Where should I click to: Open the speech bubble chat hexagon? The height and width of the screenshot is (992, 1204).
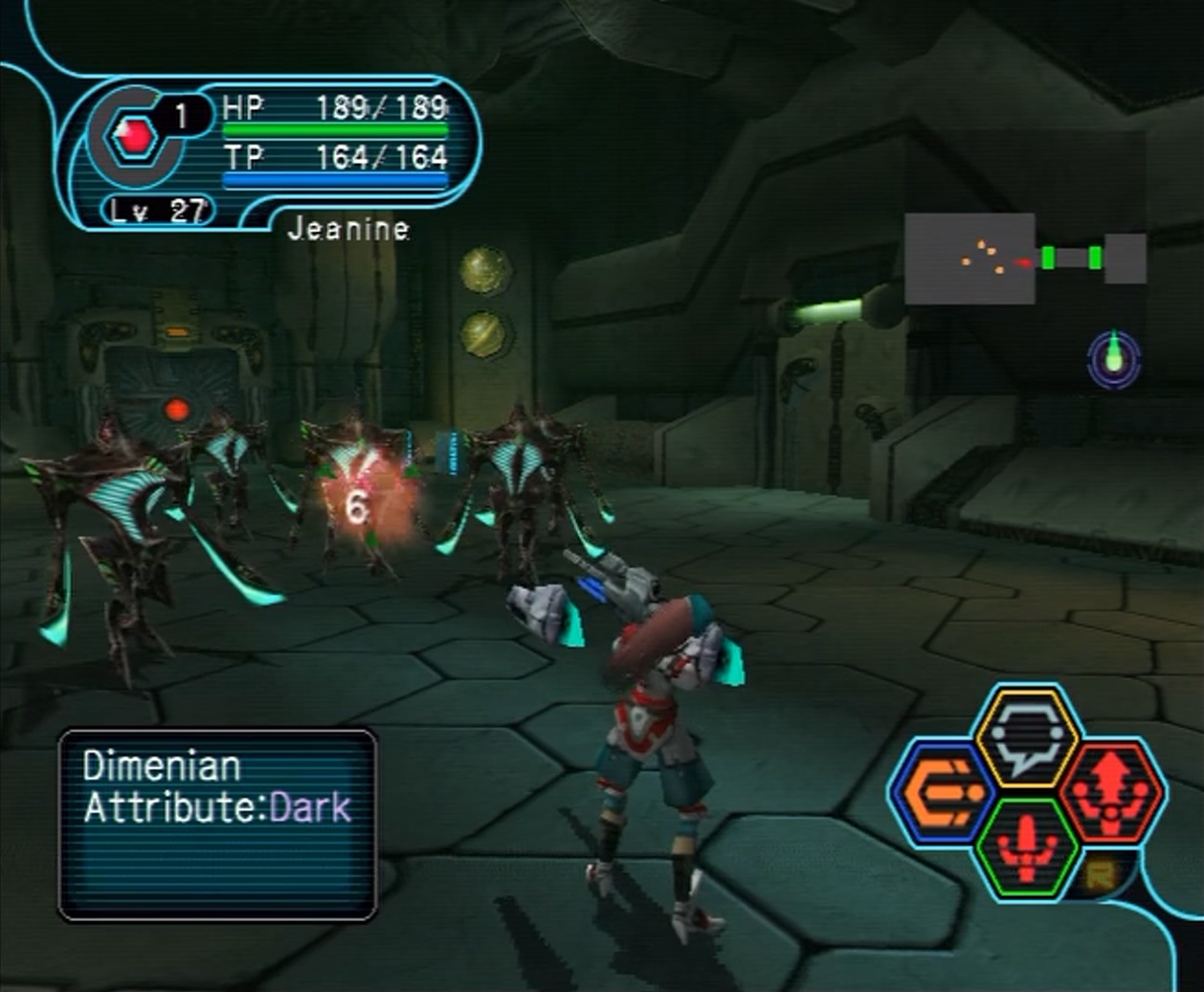(x=1027, y=739)
